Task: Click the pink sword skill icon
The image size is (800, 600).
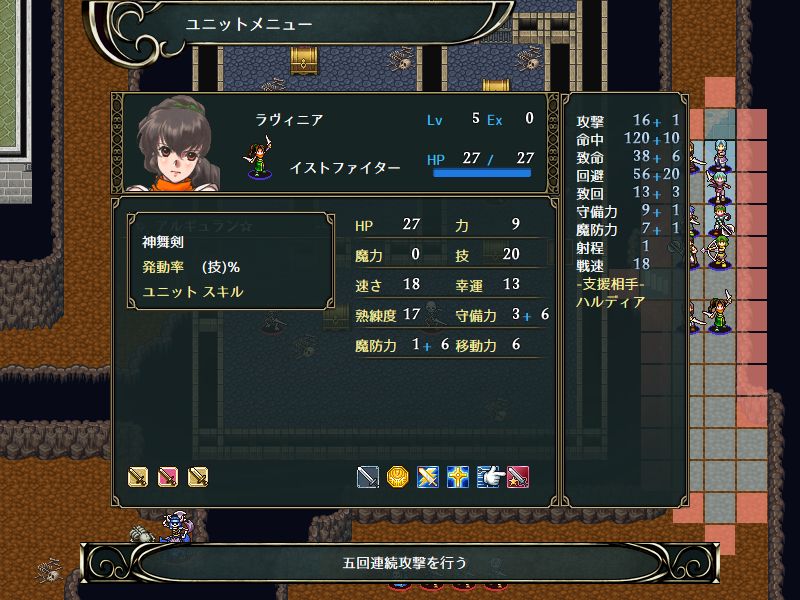Action: (168, 477)
